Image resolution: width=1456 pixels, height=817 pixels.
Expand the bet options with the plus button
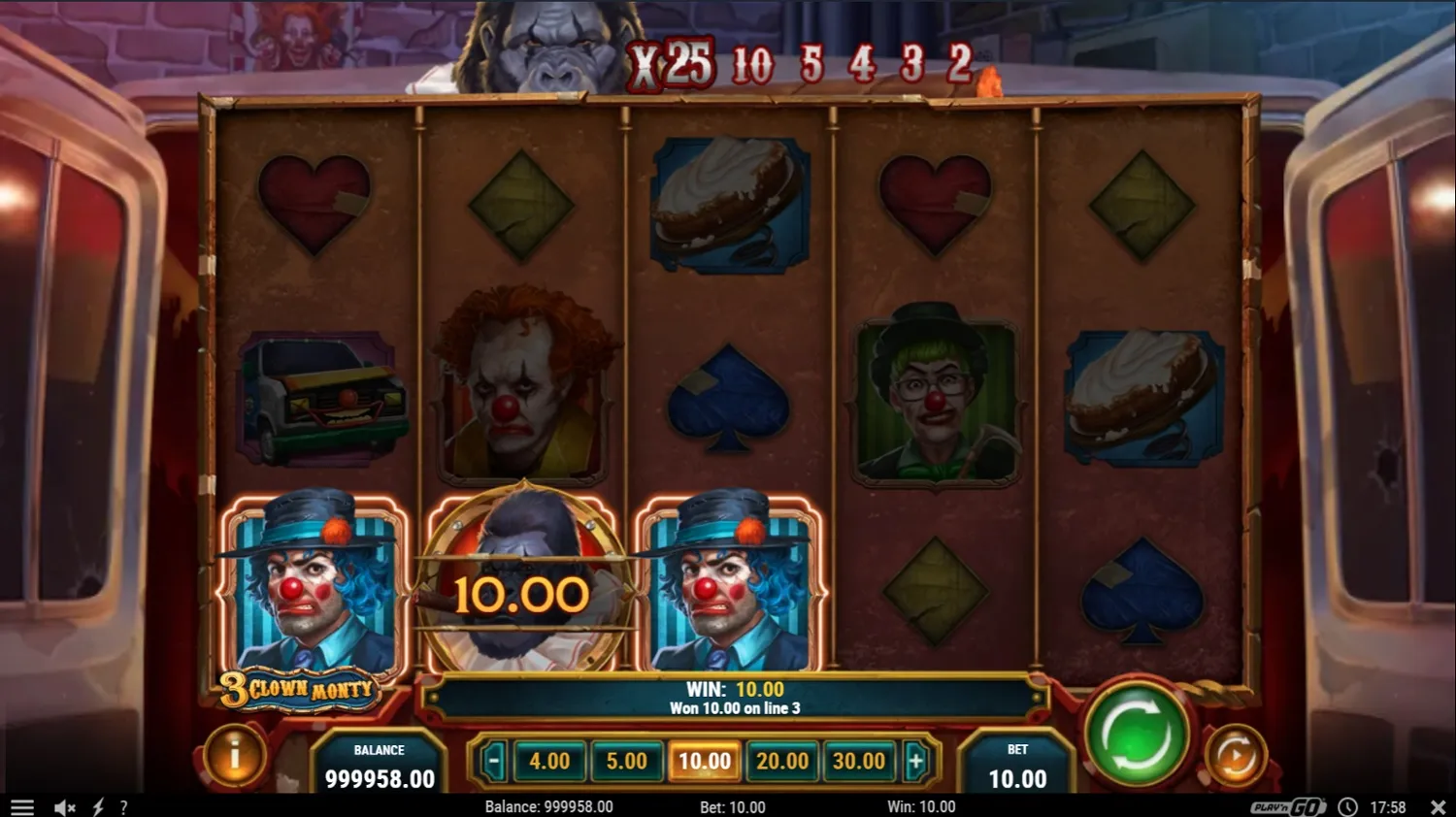tap(916, 761)
